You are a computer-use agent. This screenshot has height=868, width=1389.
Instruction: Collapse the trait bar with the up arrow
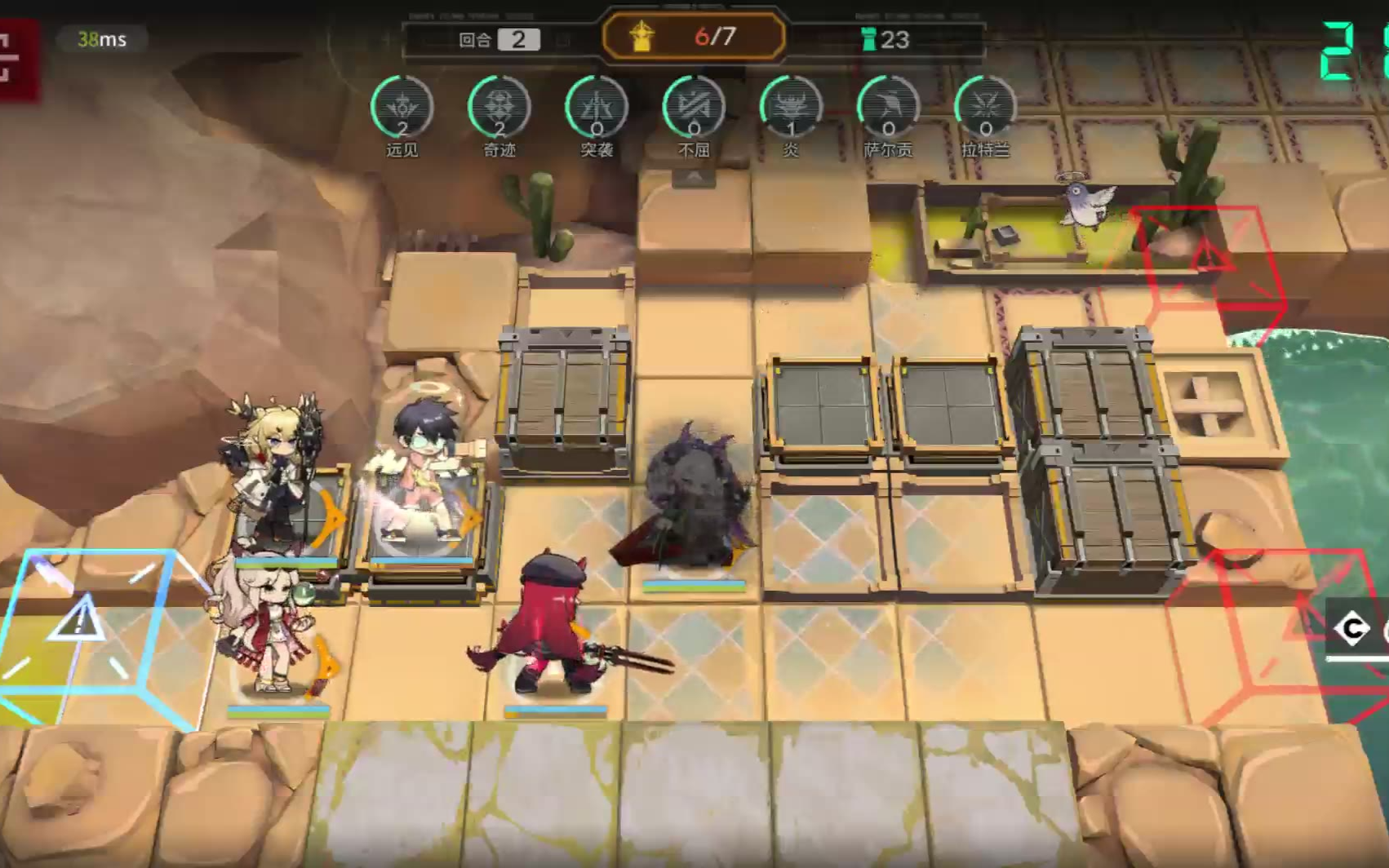pos(694,177)
